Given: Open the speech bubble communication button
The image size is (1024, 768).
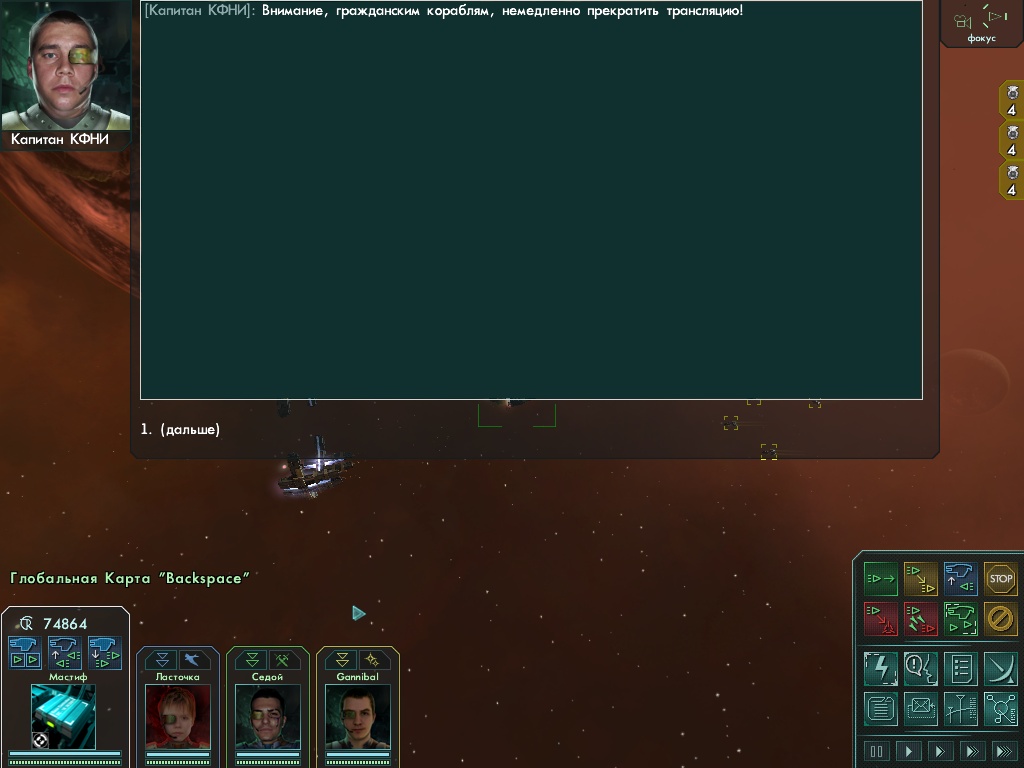Looking at the screenshot, I should (x=921, y=668).
